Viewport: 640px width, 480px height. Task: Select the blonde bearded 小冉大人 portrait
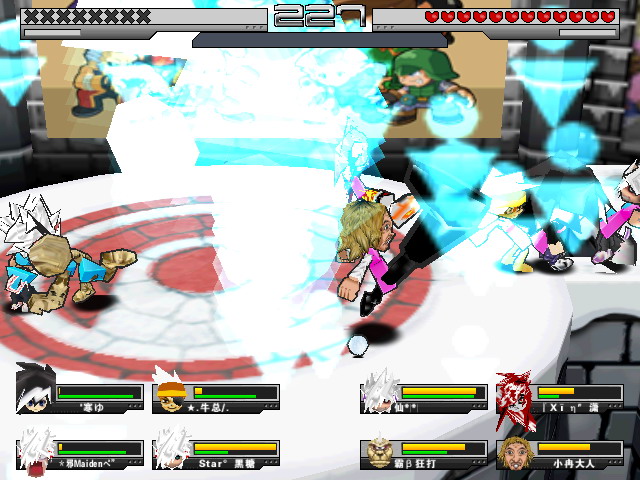pyautogui.click(x=516, y=450)
